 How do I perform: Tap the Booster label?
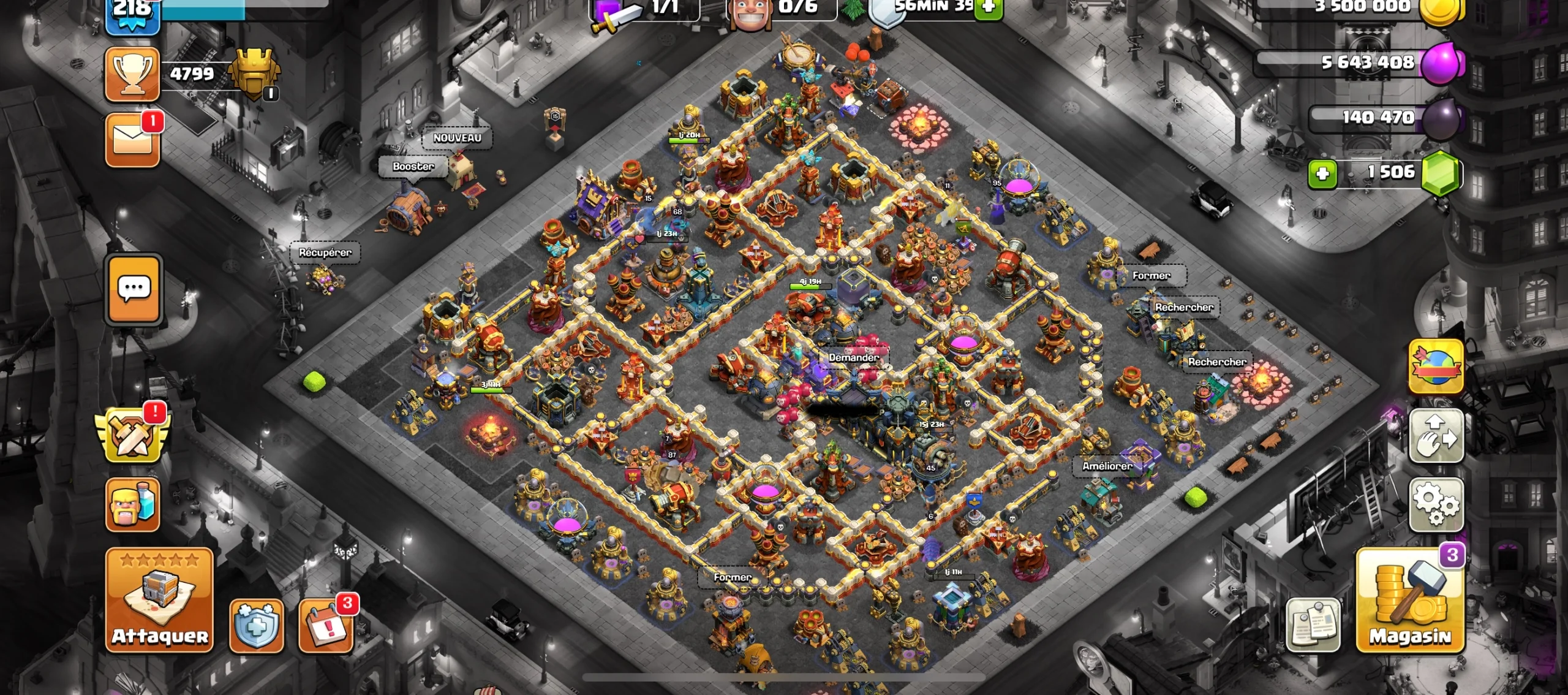pos(413,166)
